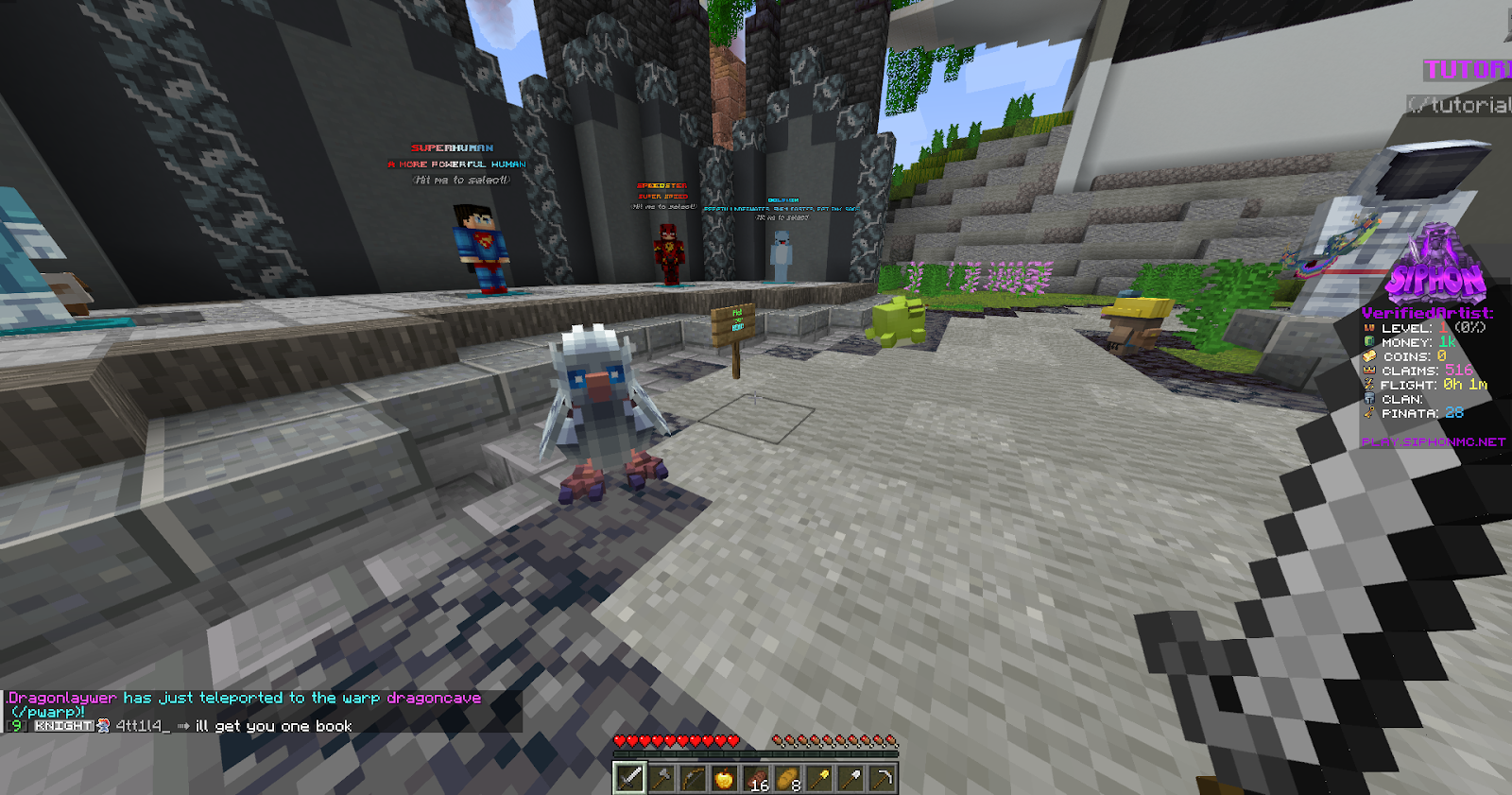This screenshot has height=795, width=1512.
Task: Select the iron sword in the hotbar
Action: [x=628, y=779]
